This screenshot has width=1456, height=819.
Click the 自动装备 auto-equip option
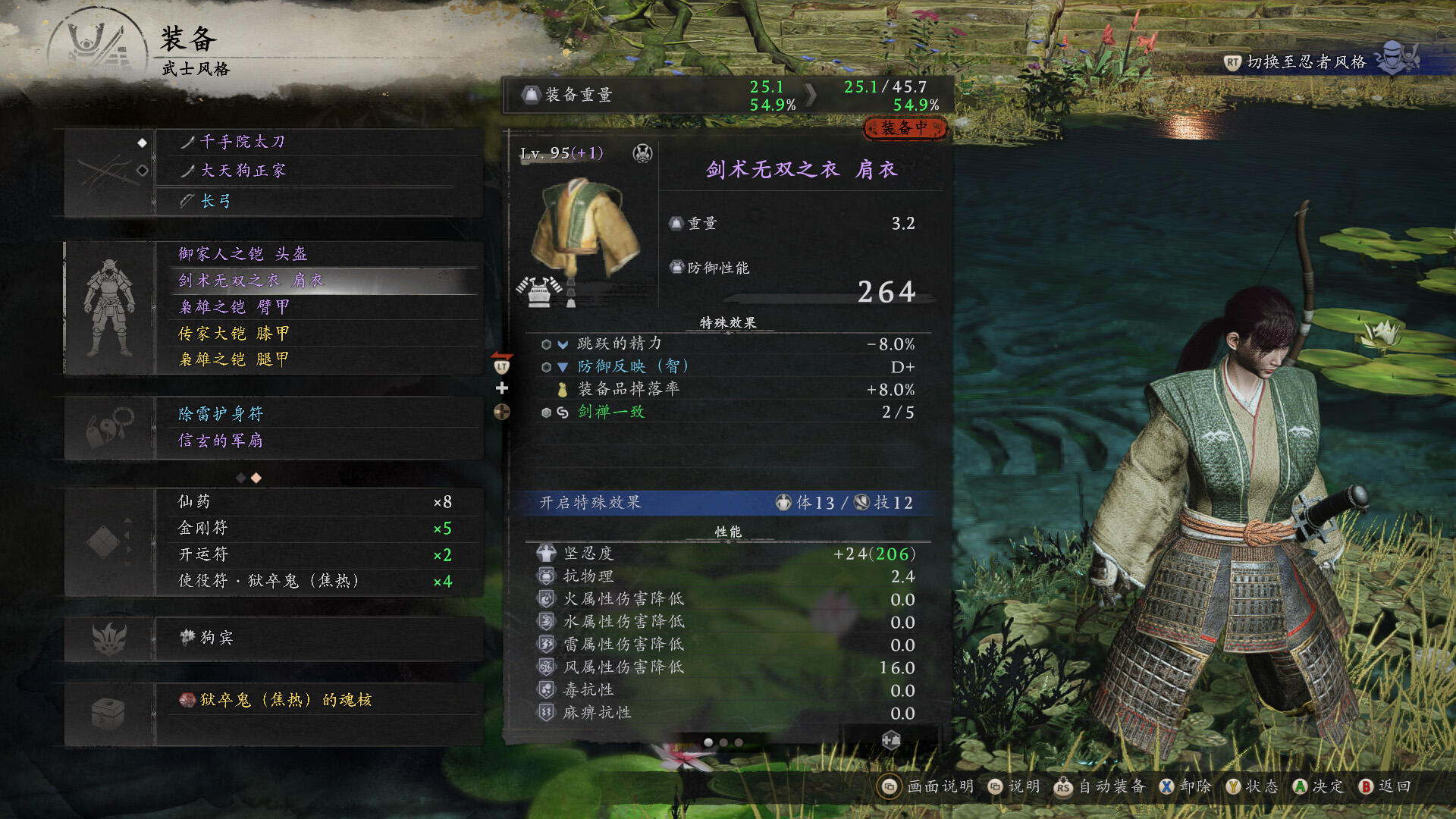click(x=1100, y=787)
